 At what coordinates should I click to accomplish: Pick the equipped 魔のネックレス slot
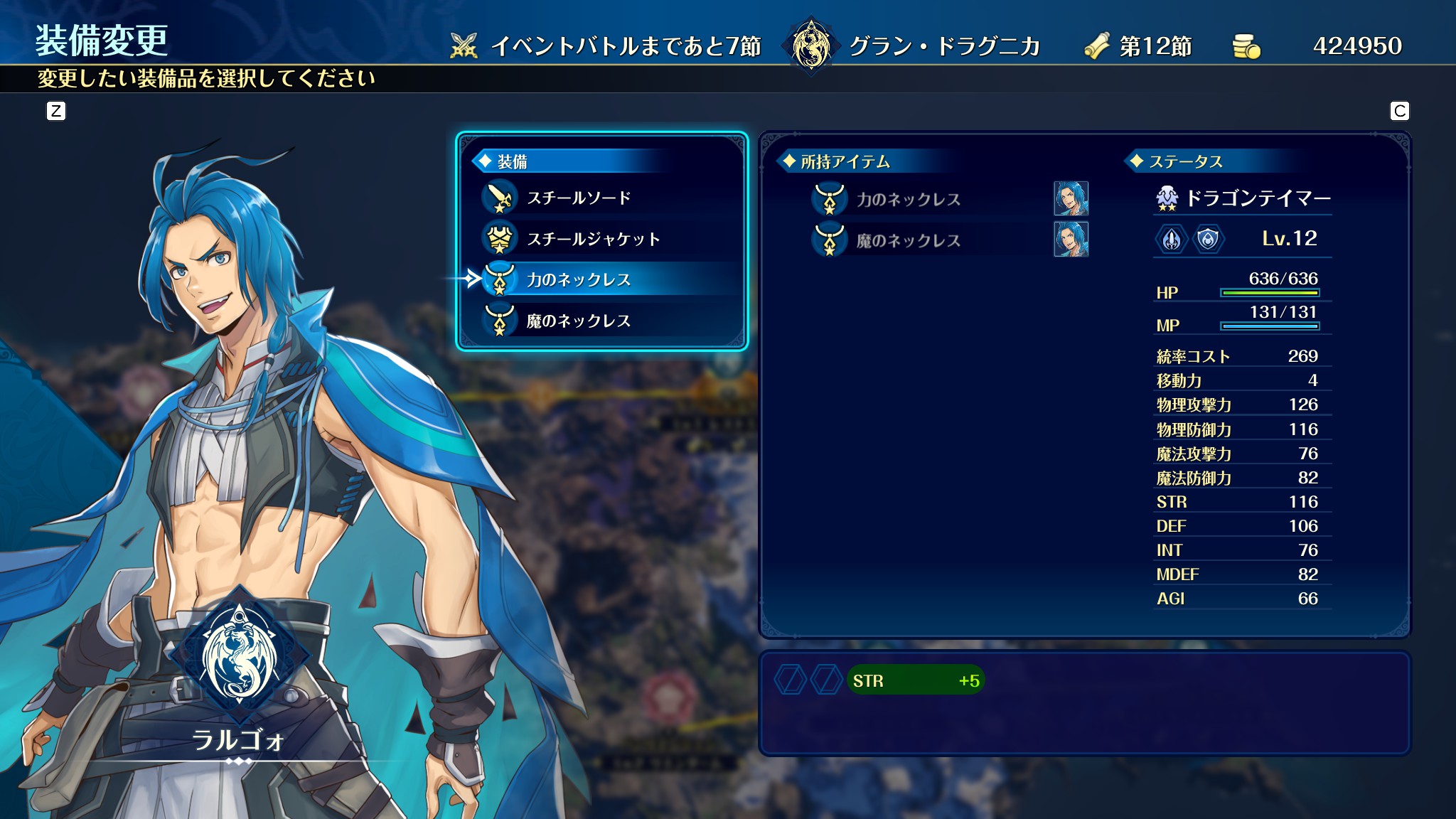579,321
